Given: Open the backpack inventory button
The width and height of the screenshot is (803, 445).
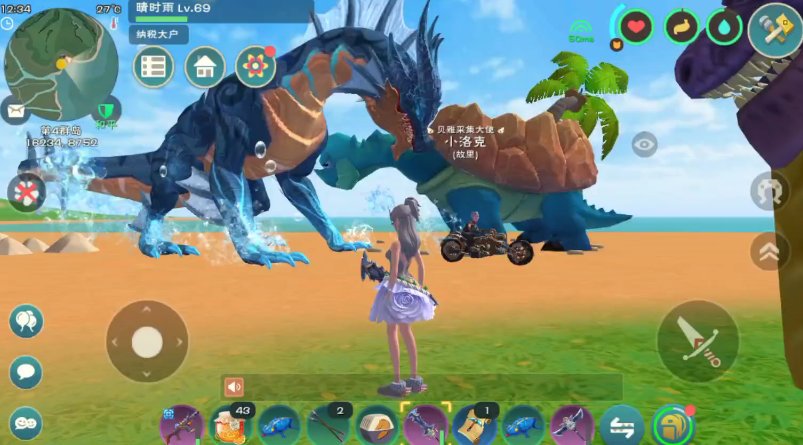Looking at the screenshot, I should [x=672, y=425].
